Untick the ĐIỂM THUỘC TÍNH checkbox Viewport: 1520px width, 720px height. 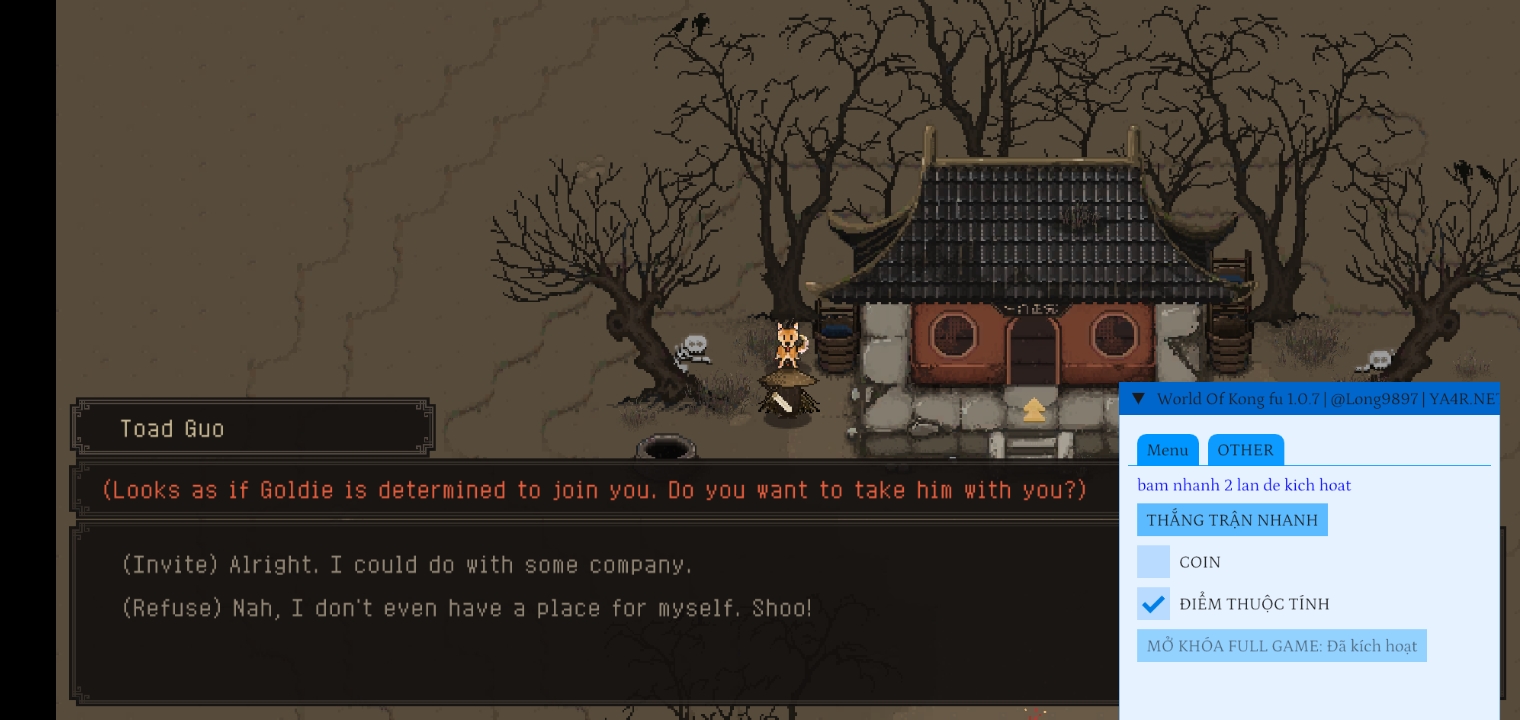click(1153, 604)
